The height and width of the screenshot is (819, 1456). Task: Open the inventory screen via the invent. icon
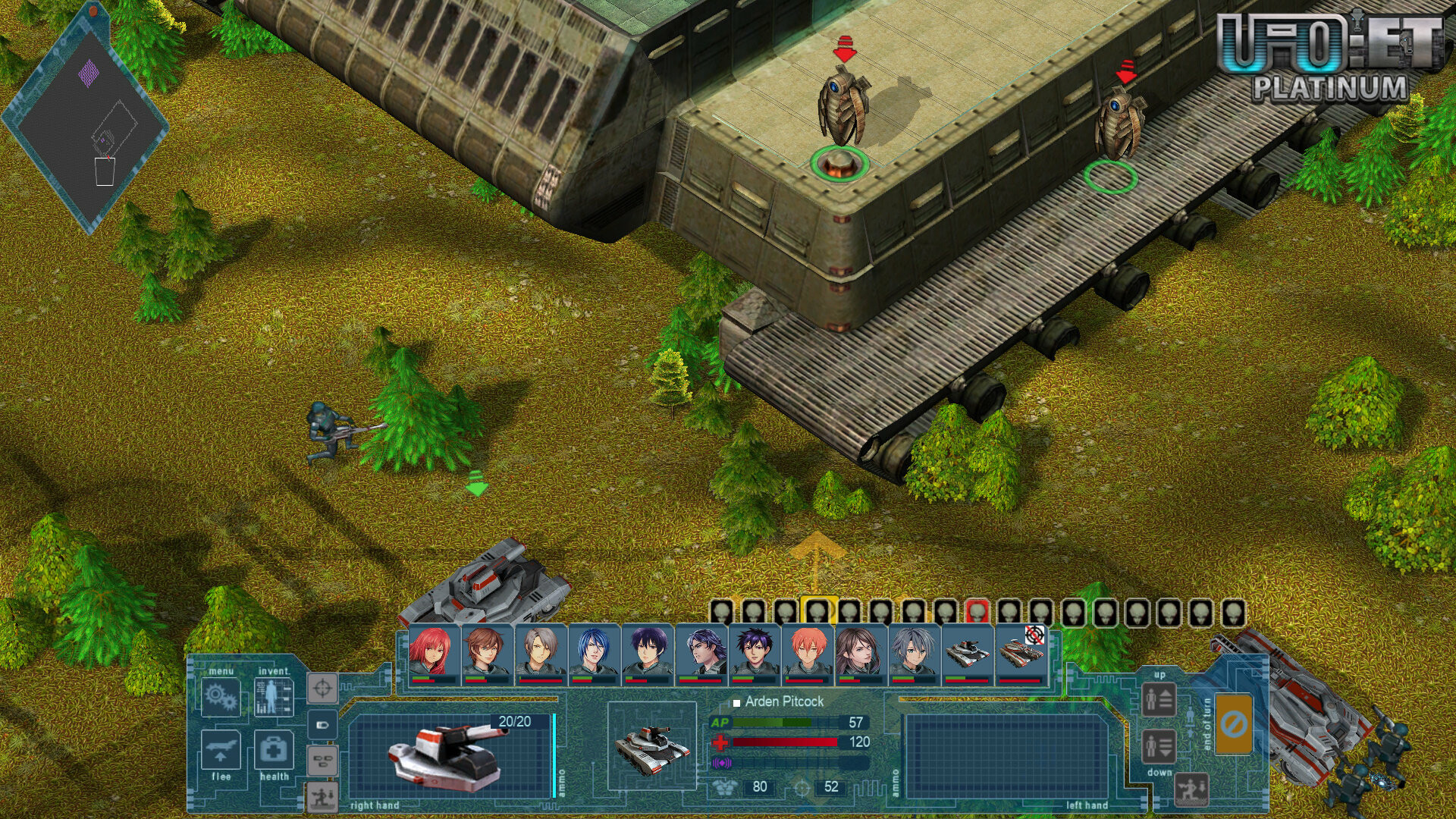(275, 698)
